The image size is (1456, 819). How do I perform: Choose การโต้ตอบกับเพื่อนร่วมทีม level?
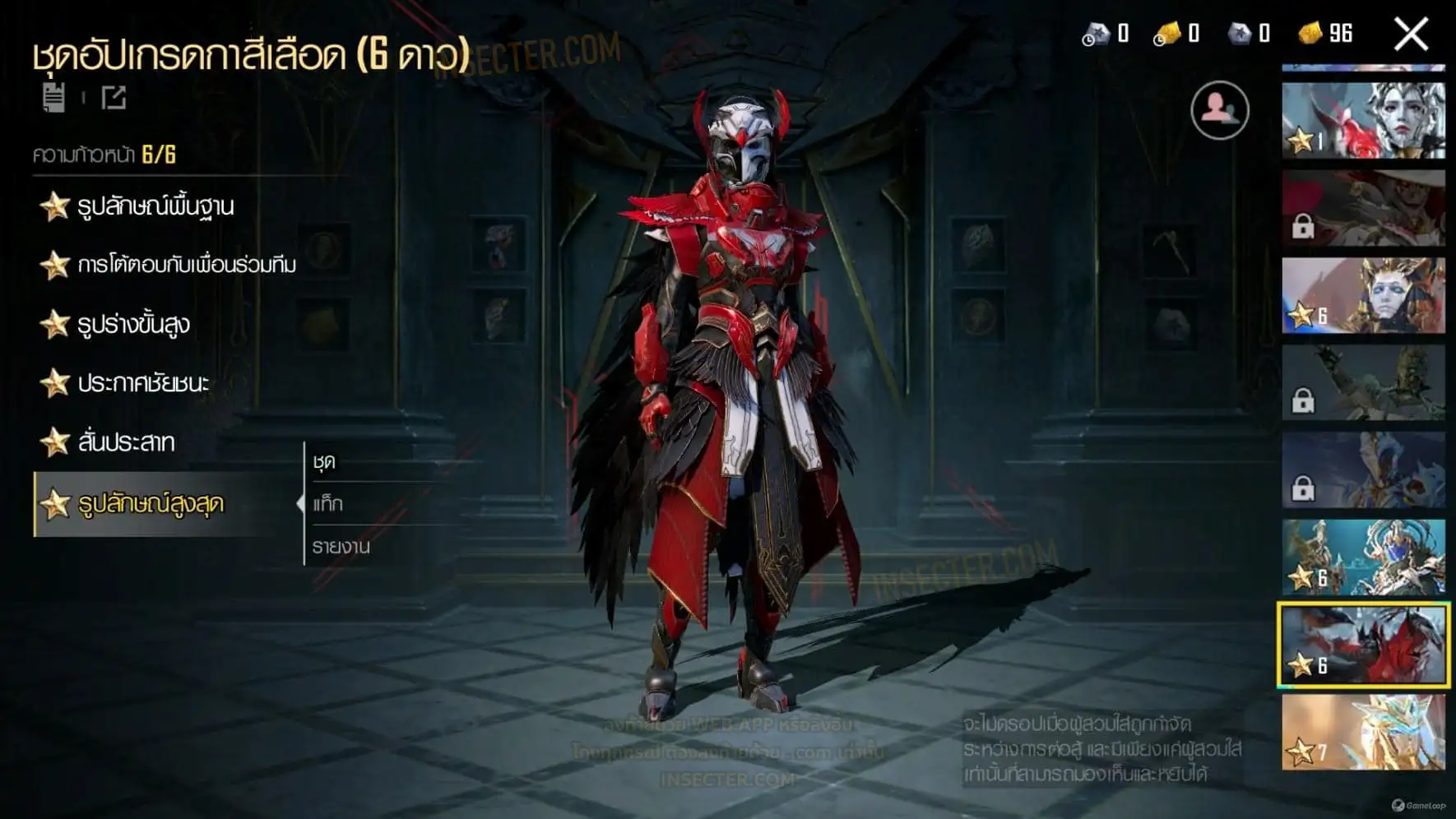186,265
